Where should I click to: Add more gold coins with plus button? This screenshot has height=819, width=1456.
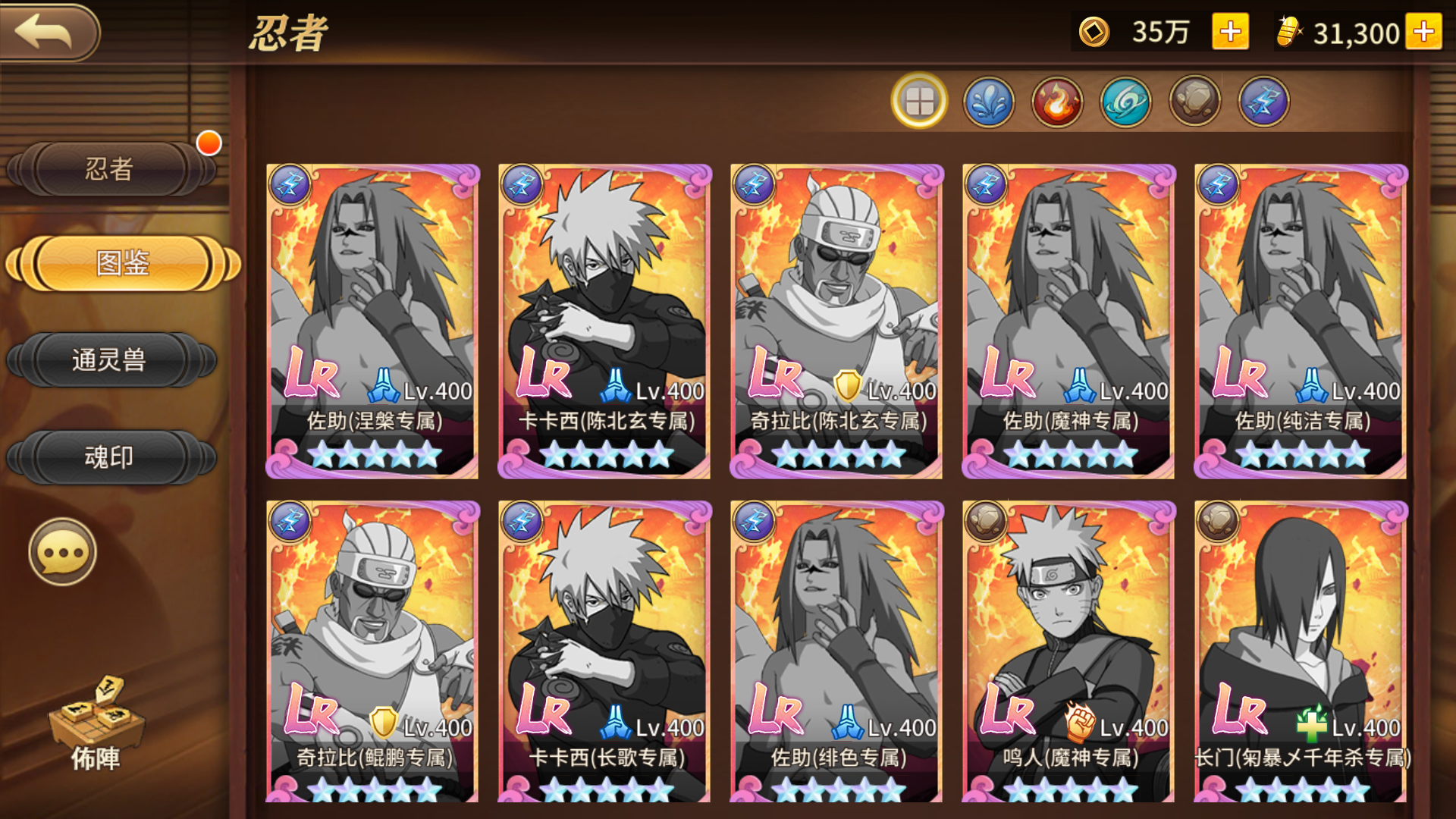point(1229,32)
